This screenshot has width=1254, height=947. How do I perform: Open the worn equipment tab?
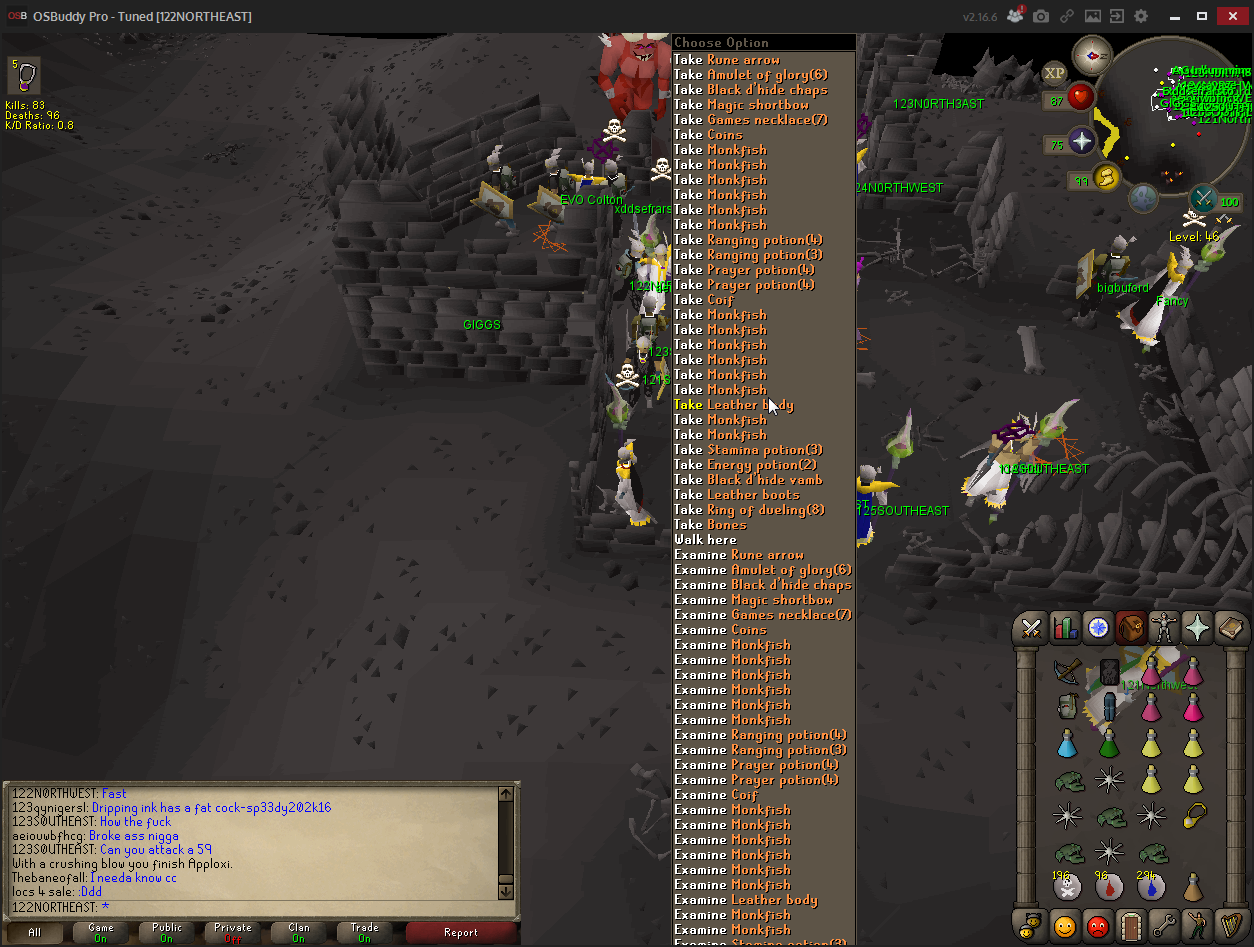click(x=1164, y=628)
